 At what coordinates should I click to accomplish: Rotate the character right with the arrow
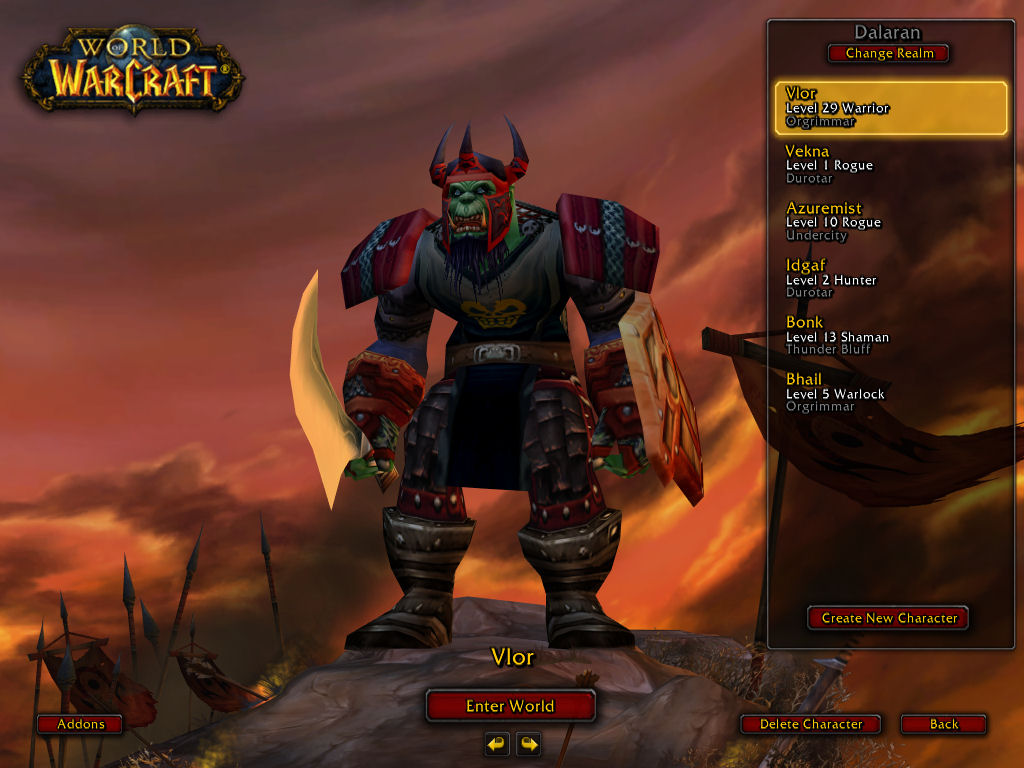[528, 743]
